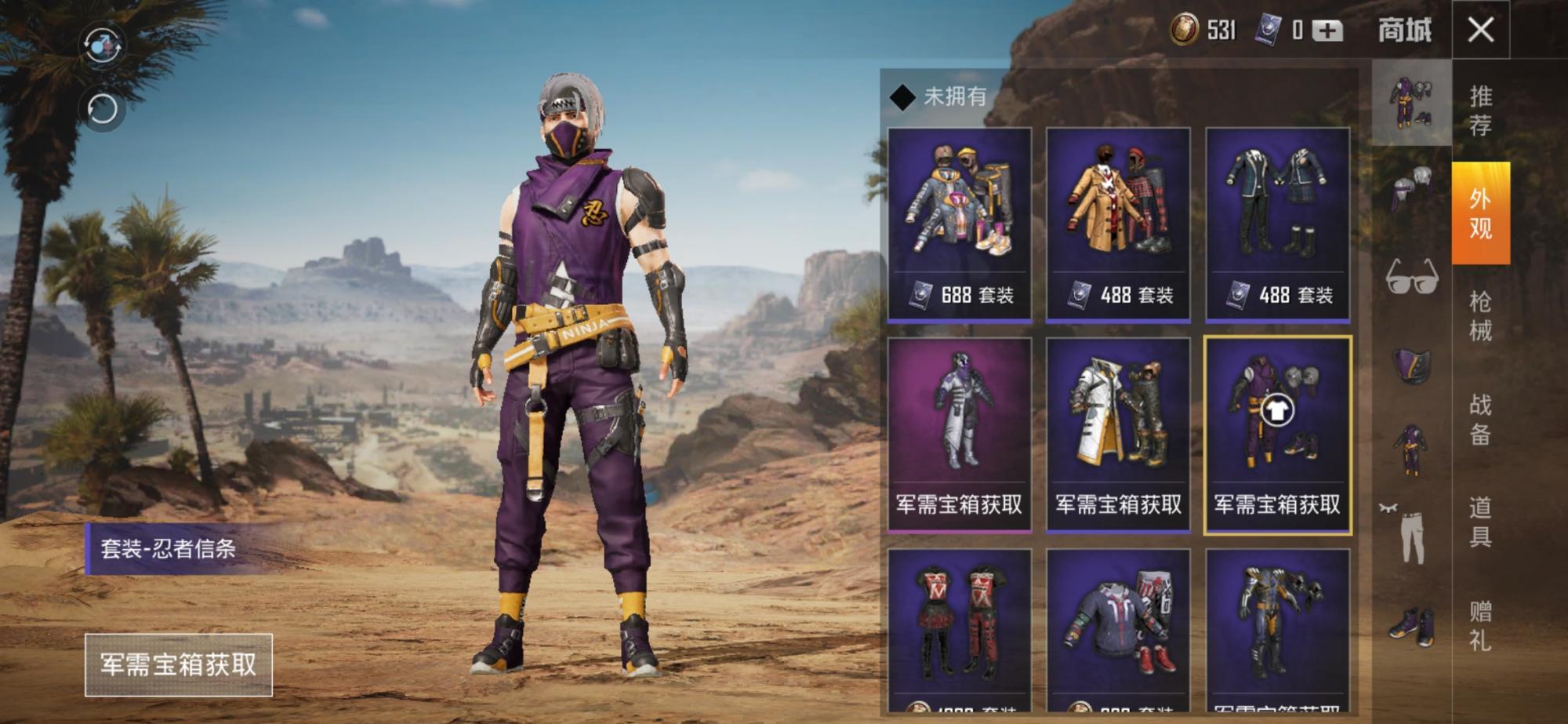This screenshot has width=1568, height=724.
Task: Open the glasses category in the side column
Action: click(x=1412, y=277)
